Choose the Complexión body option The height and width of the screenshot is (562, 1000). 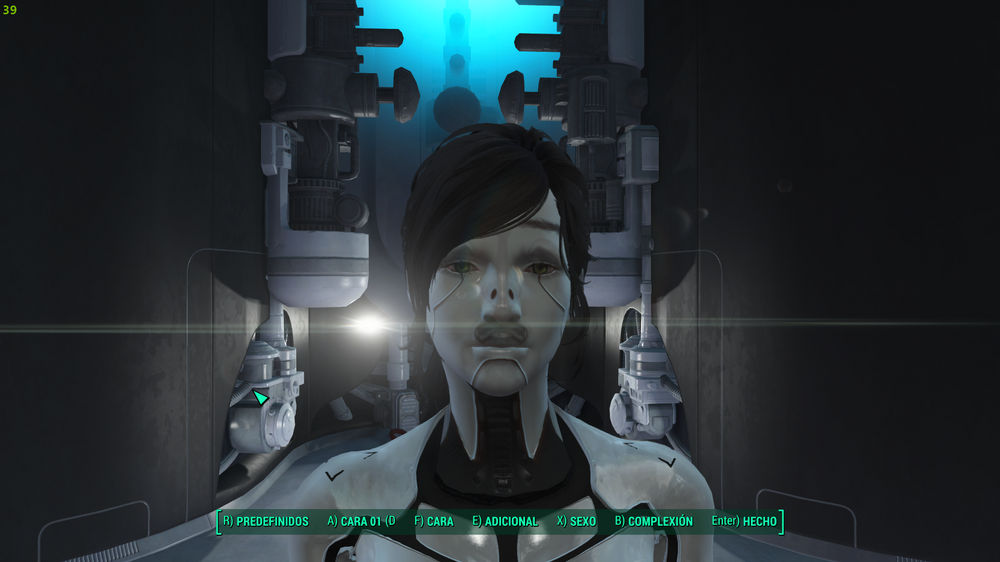click(x=653, y=521)
